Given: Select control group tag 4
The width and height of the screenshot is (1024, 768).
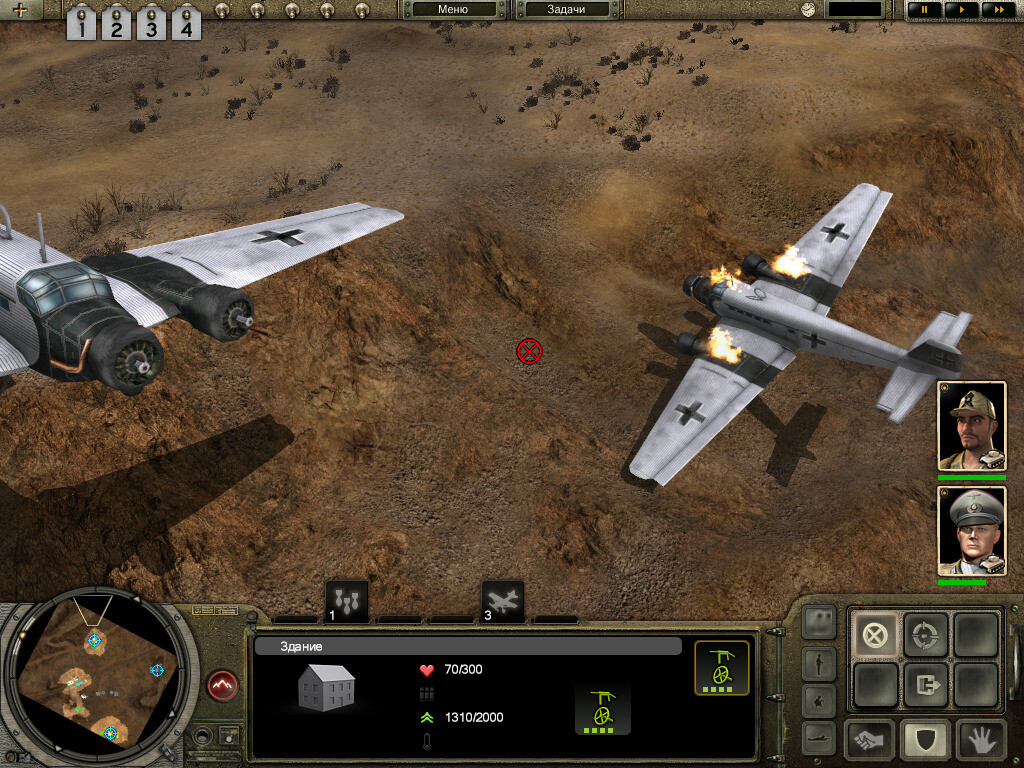Looking at the screenshot, I should click(x=185, y=23).
